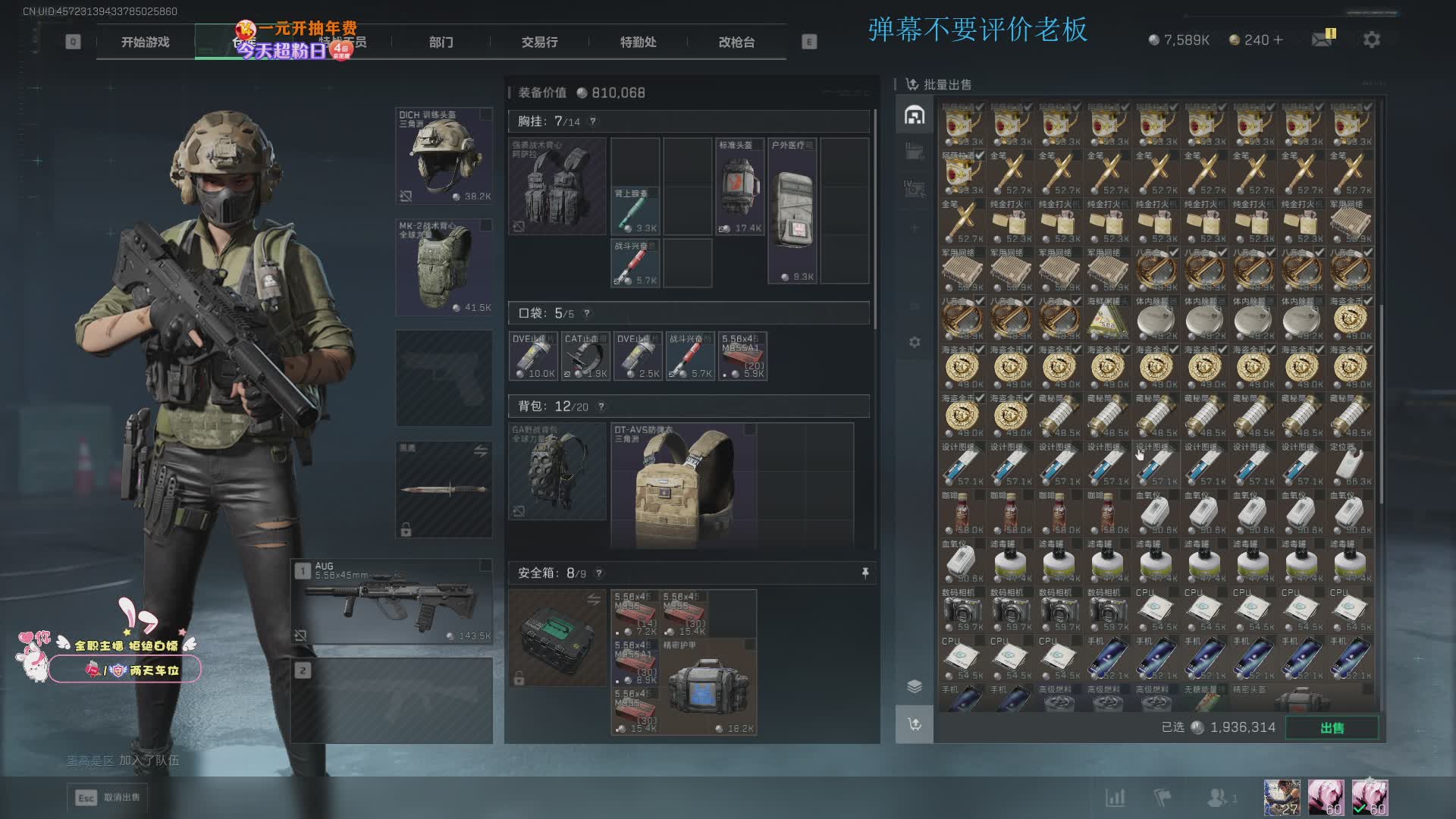Select the 改枪台 tab

[736, 42]
